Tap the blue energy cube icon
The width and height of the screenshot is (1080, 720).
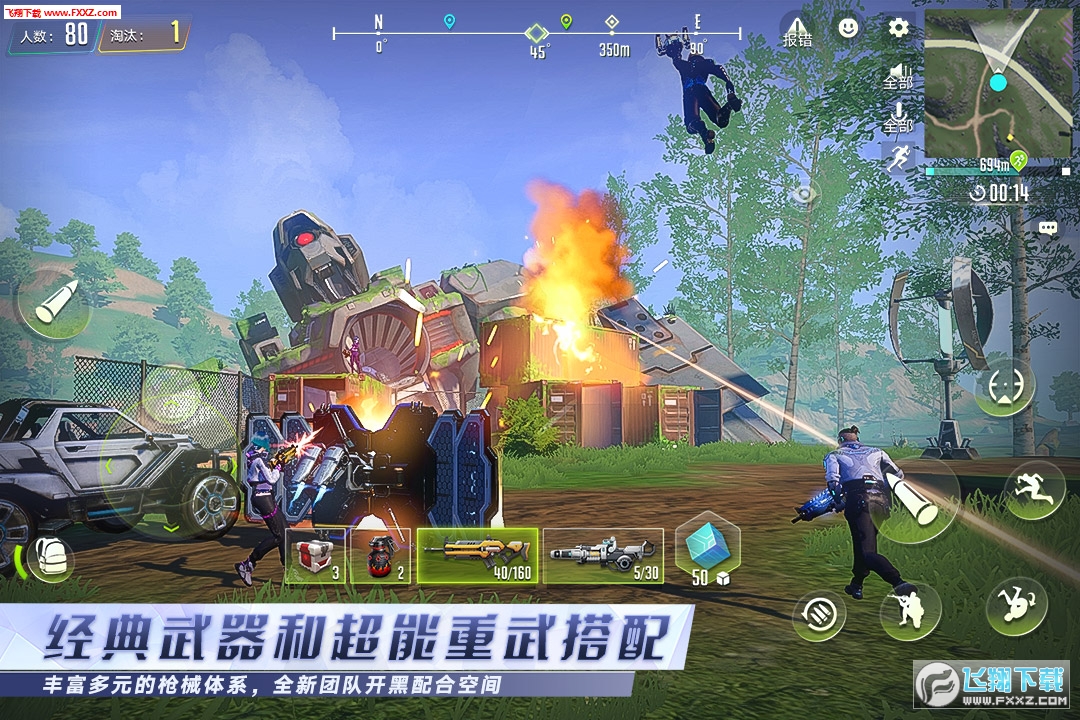pyautogui.click(x=707, y=552)
